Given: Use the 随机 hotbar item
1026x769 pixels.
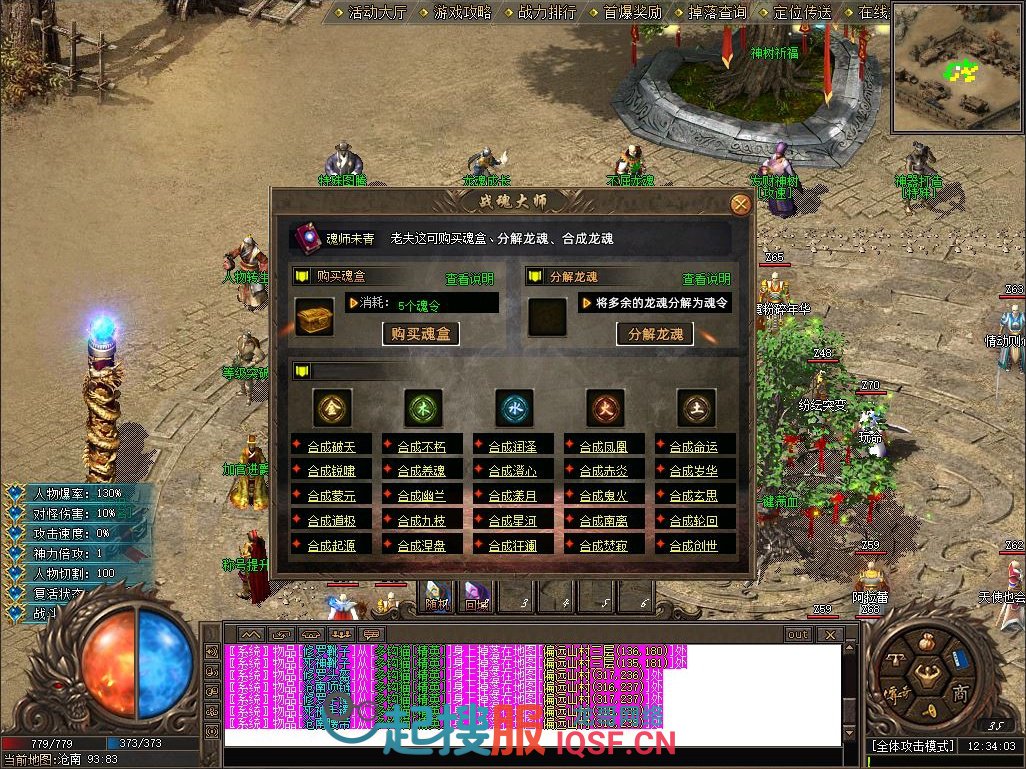Looking at the screenshot, I should 437,597.
